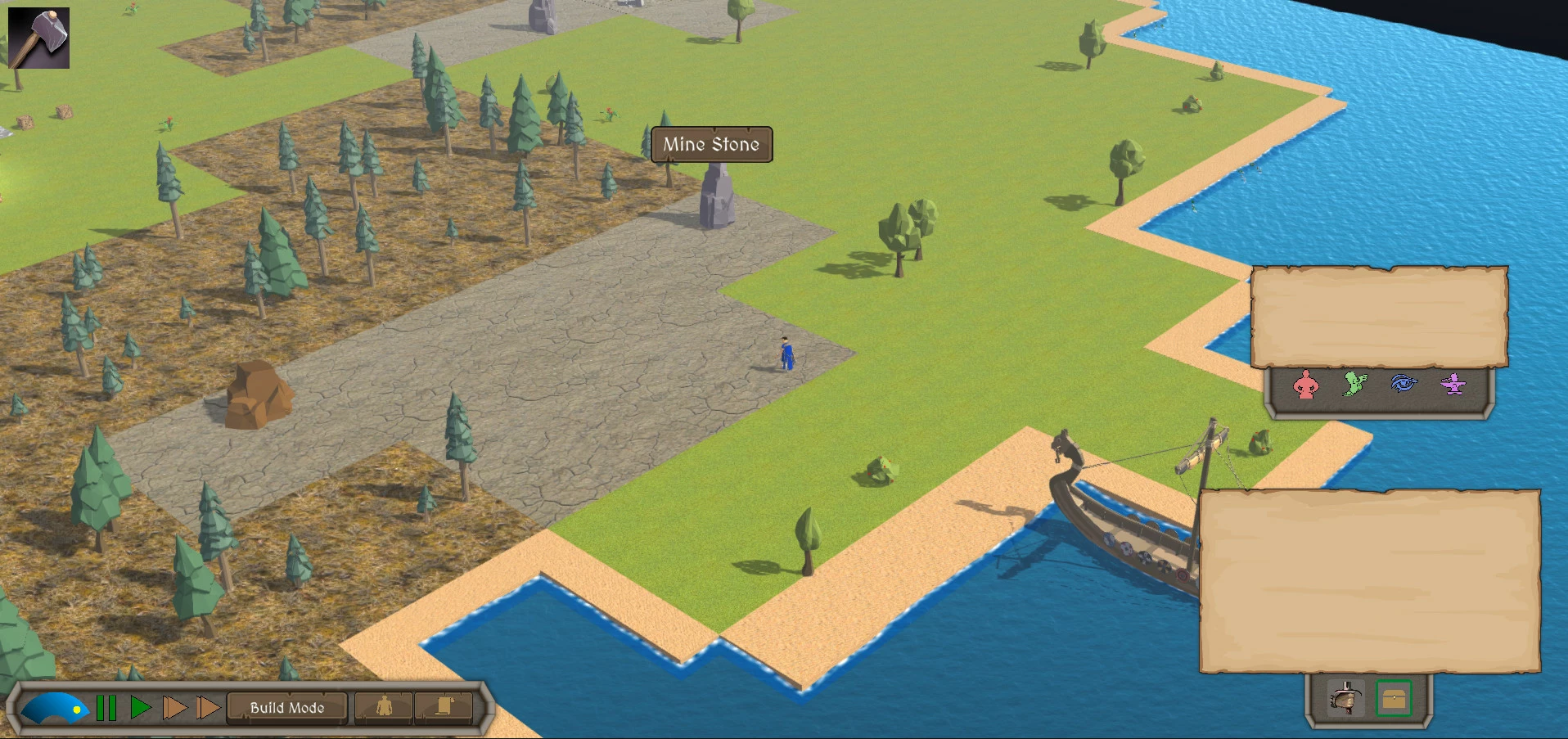Select the green winged foot icon
The height and width of the screenshot is (739, 1568).
click(1355, 384)
